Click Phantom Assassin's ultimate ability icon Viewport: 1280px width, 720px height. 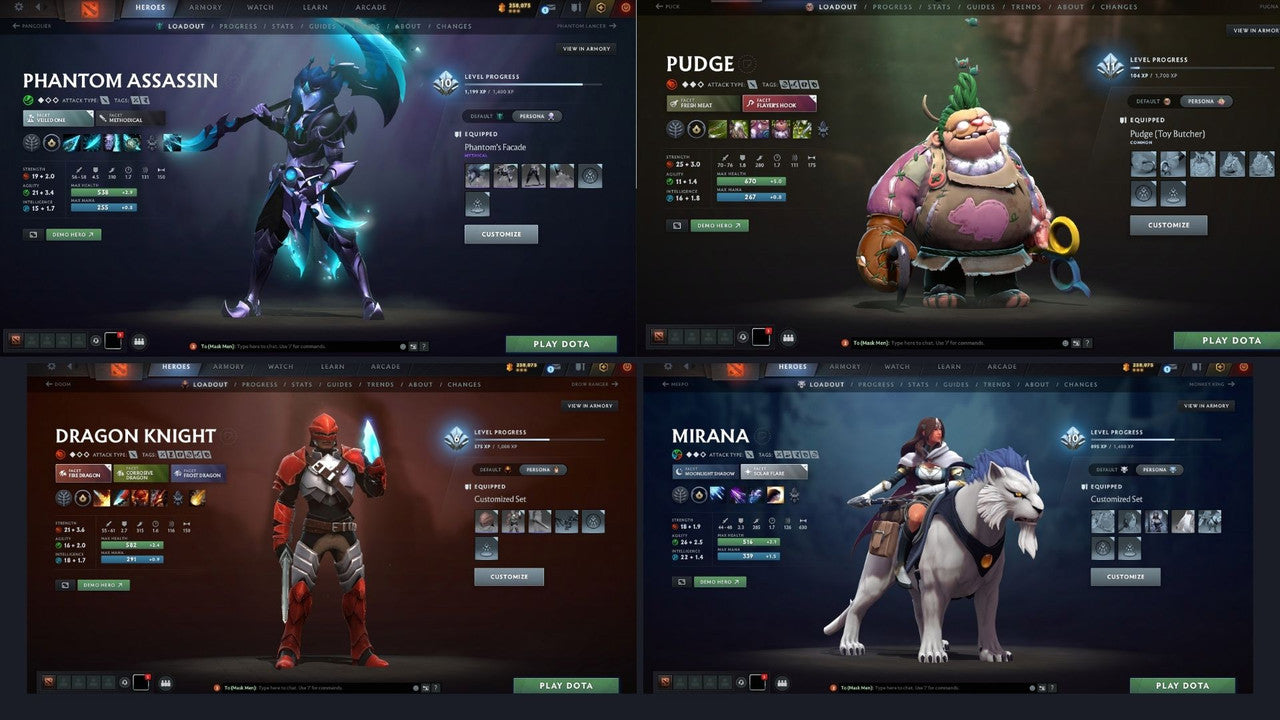[x=131, y=142]
